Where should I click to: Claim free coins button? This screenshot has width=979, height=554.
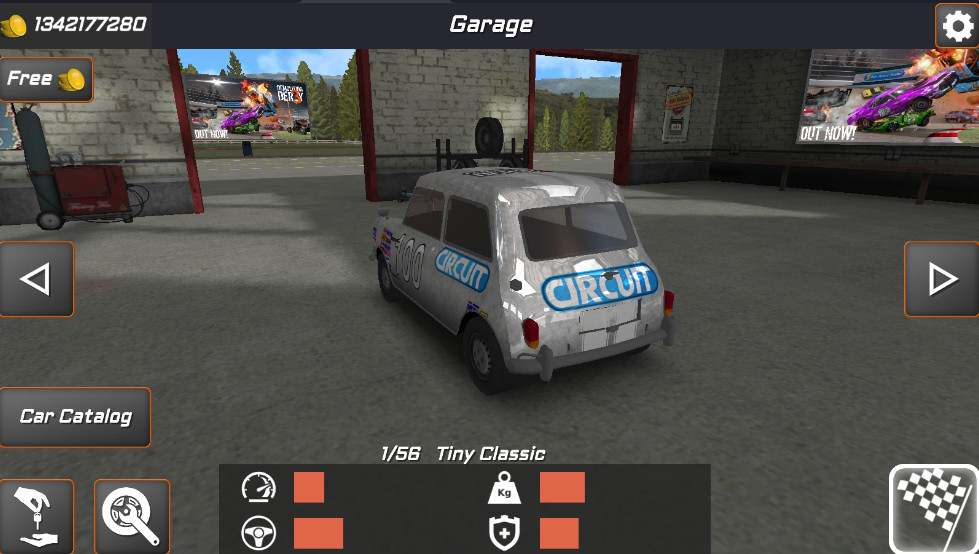click(46, 79)
